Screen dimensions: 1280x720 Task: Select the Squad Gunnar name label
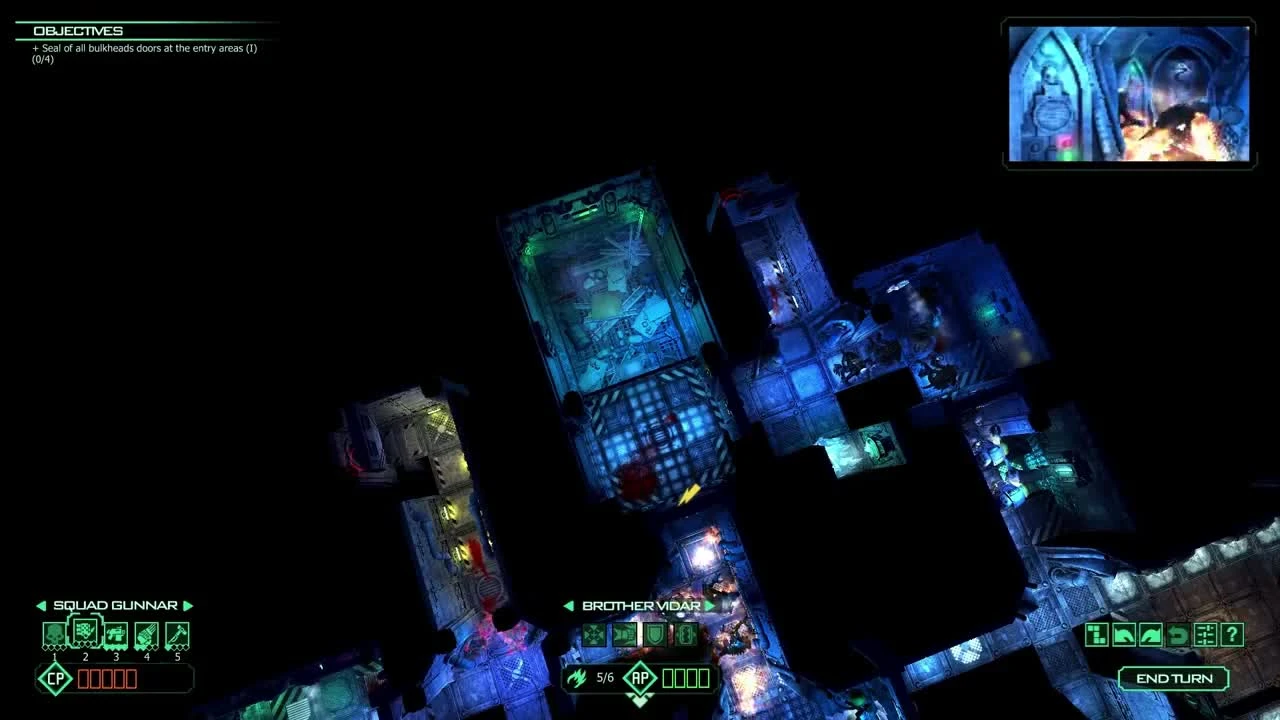point(115,605)
